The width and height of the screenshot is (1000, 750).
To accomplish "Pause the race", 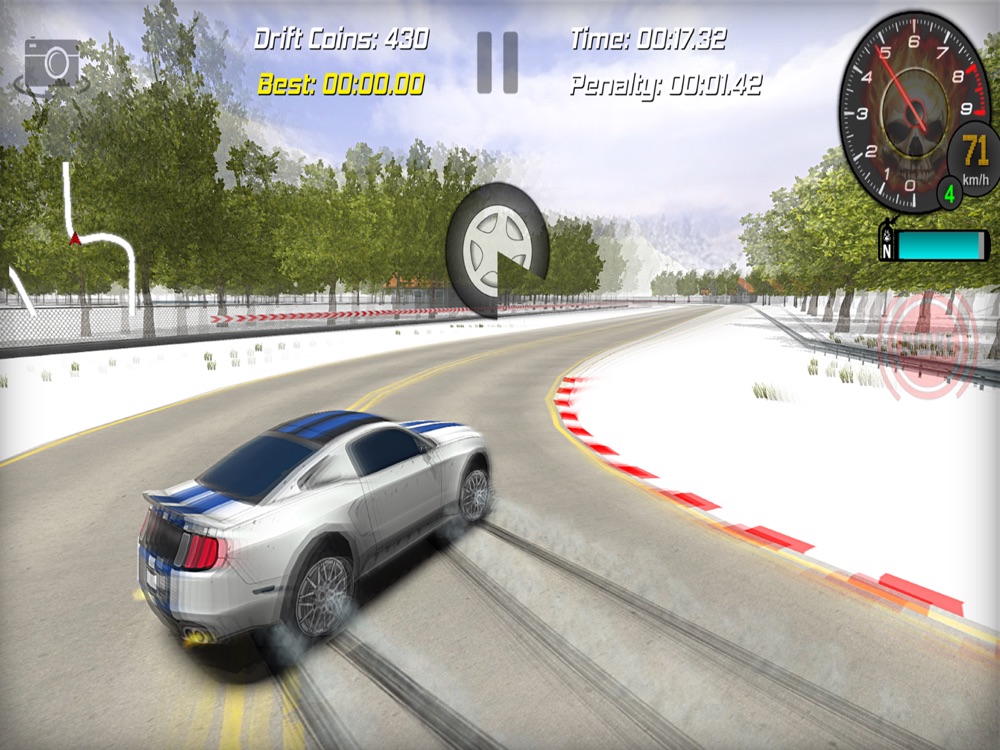I will click(497, 62).
